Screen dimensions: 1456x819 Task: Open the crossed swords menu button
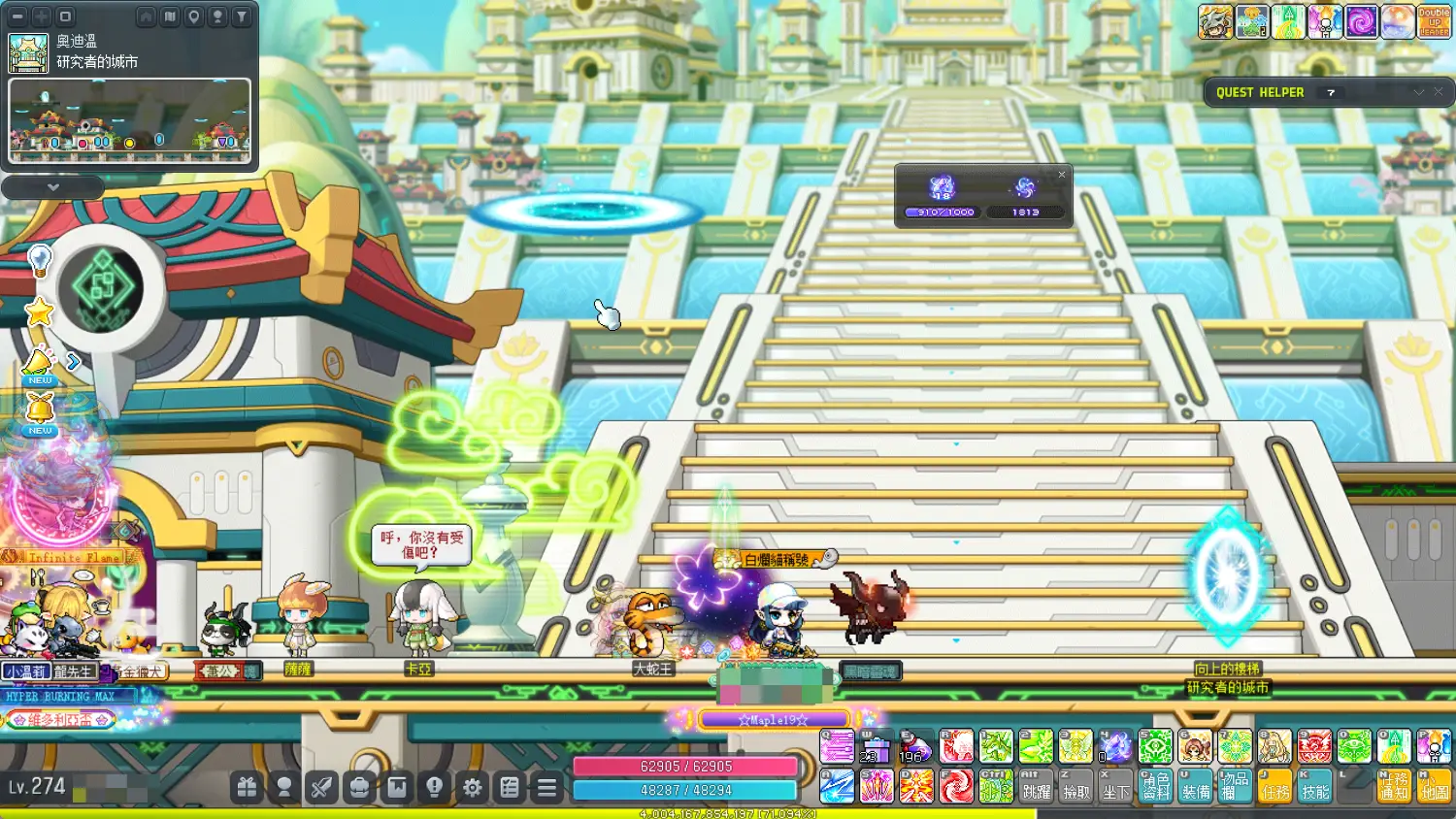point(321,787)
